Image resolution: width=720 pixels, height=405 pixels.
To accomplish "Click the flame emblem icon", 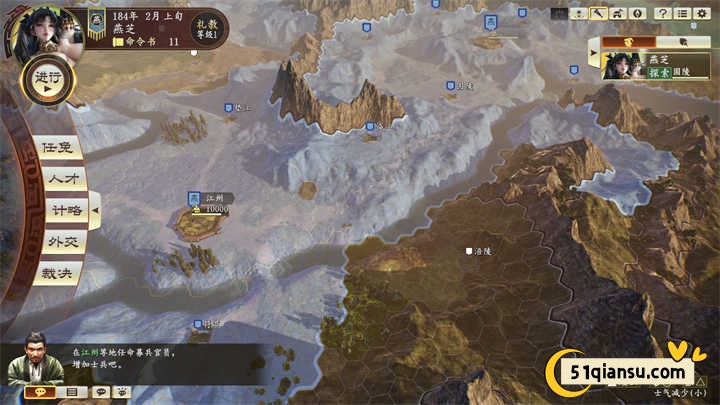I will click(637, 13).
